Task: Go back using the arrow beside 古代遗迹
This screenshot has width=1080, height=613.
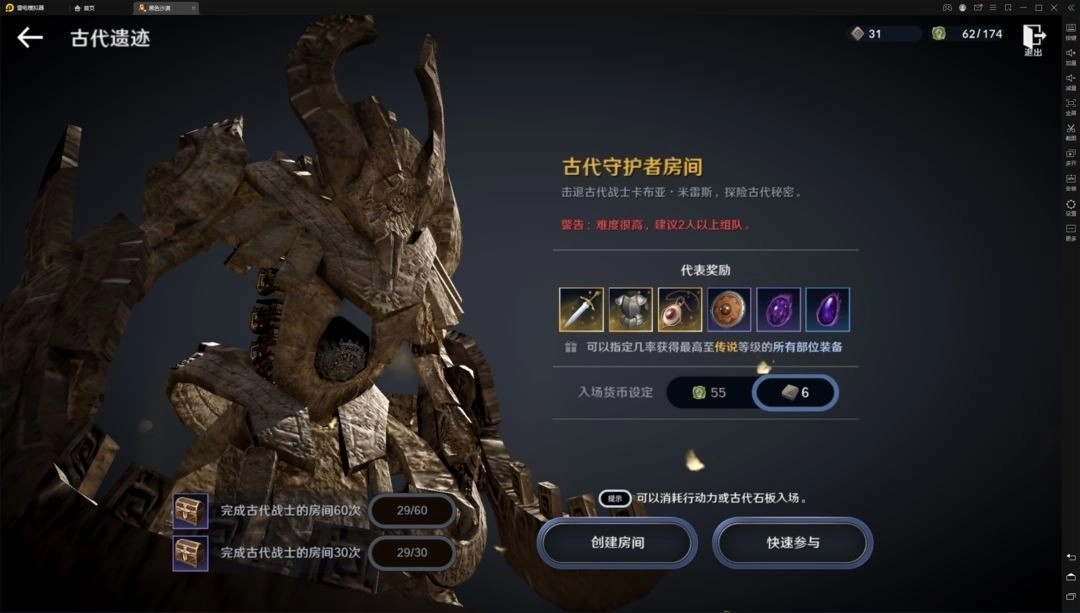Action: point(30,38)
